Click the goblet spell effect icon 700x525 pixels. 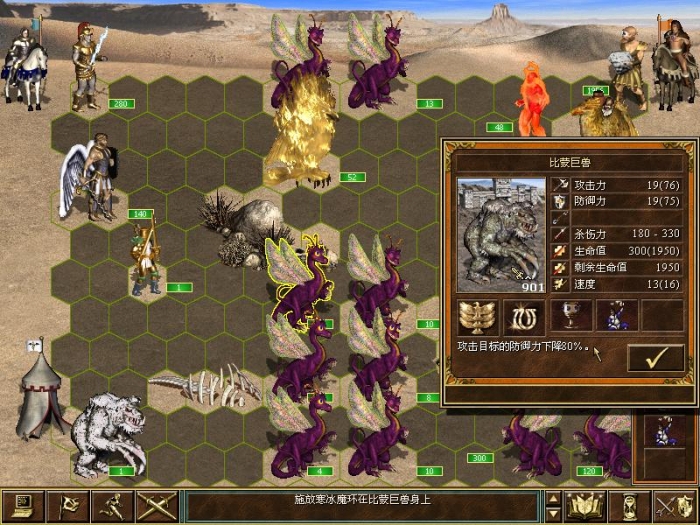click(571, 316)
